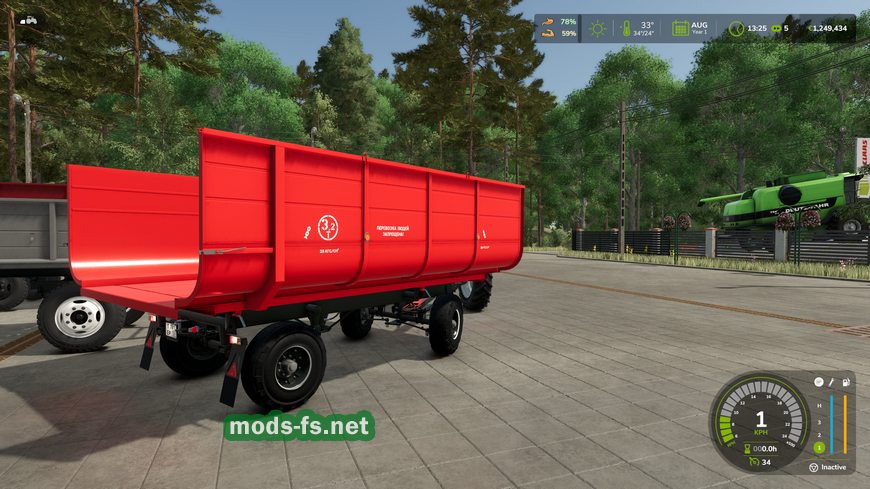Click the fuel pump icon
Image resolution: width=870 pixels, height=489 pixels.
pyautogui.click(x=846, y=381)
